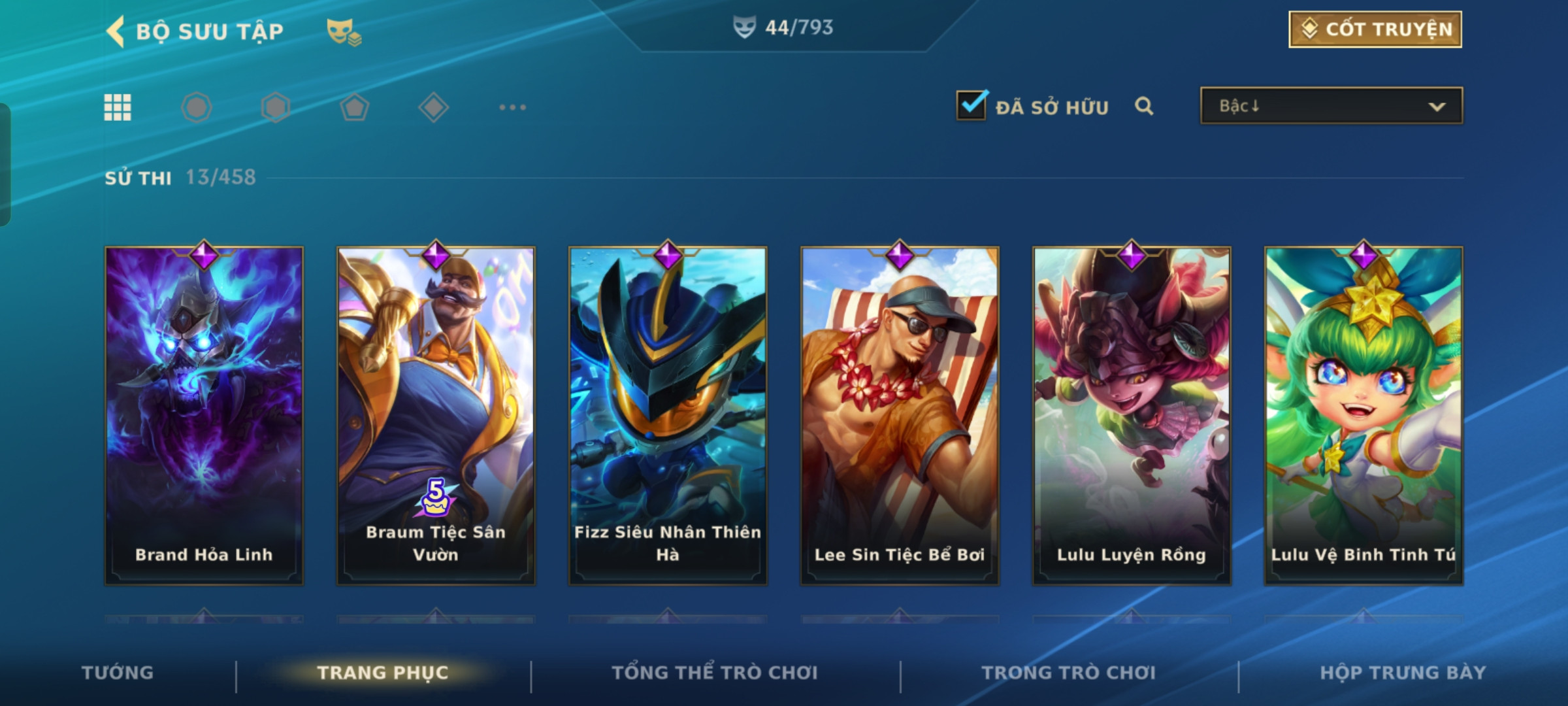The width and height of the screenshot is (1568, 706).
Task: Click the golden masks icon
Action: pyautogui.click(x=344, y=31)
